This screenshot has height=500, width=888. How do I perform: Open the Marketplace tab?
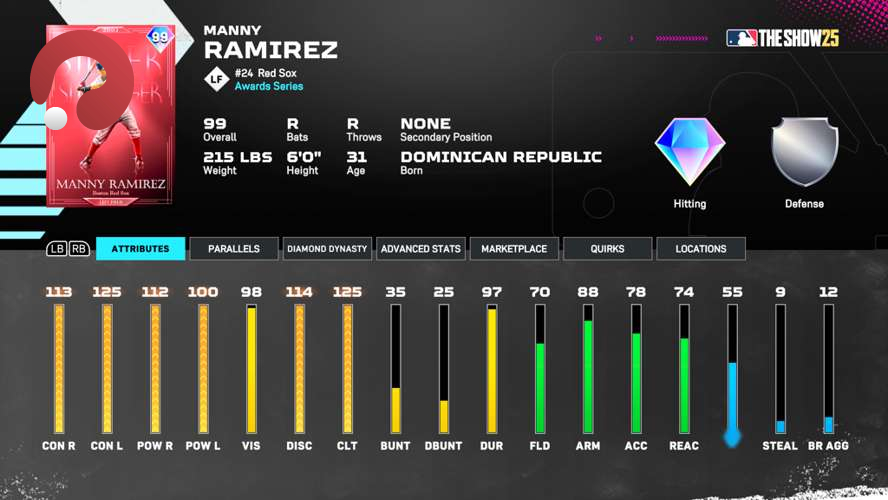click(x=514, y=249)
